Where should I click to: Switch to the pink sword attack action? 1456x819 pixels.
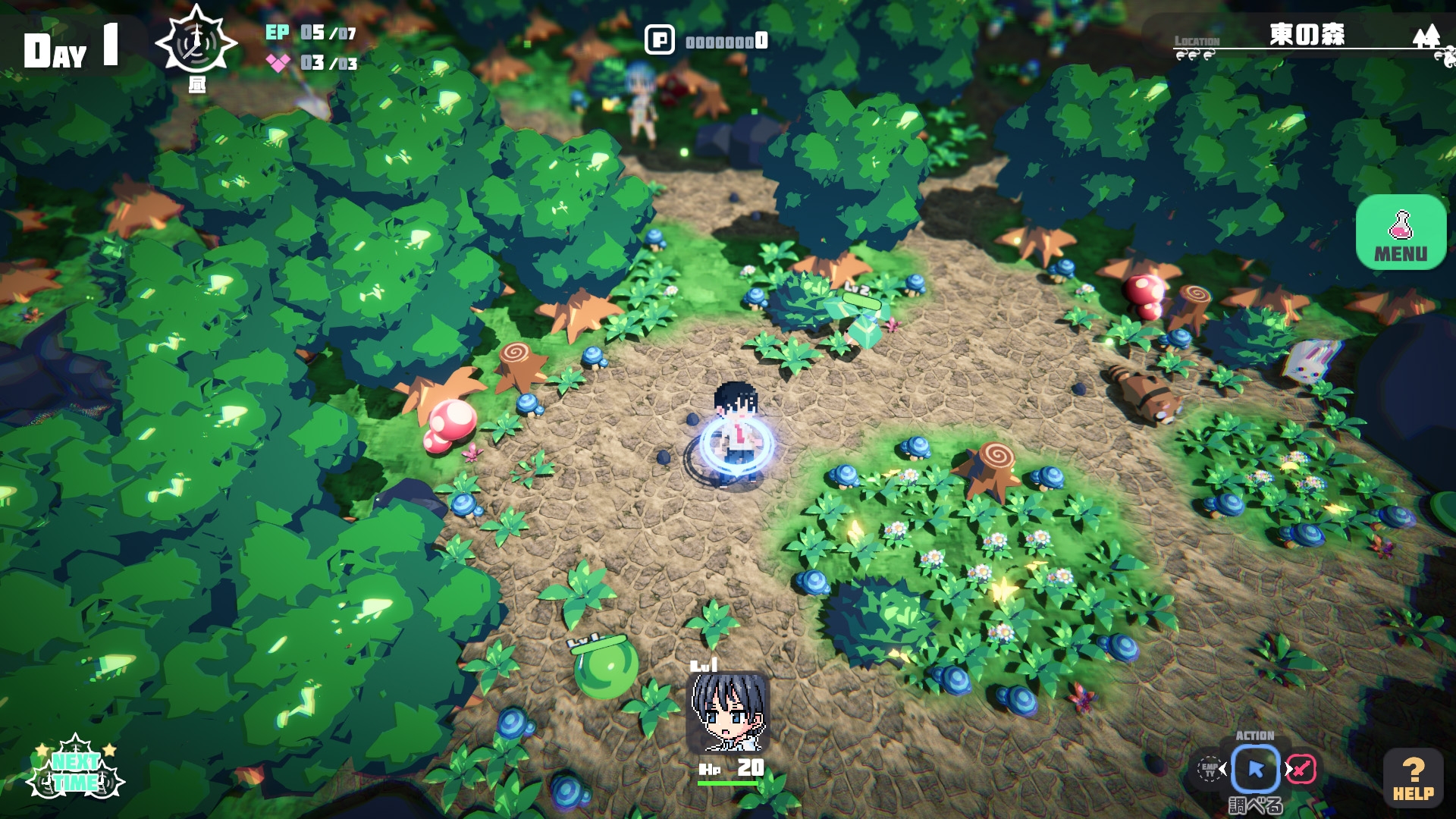coord(1301,770)
